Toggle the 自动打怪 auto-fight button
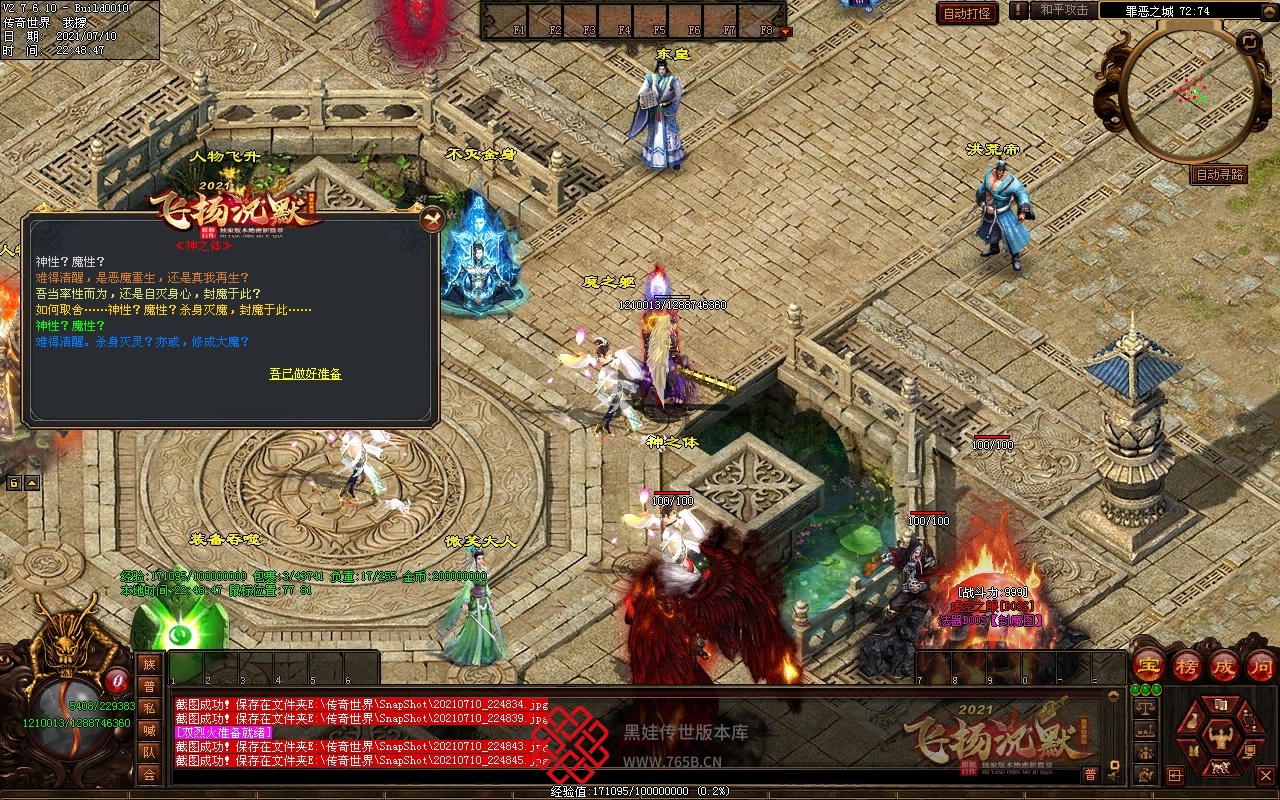Image resolution: width=1280 pixels, height=800 pixels. (x=967, y=13)
